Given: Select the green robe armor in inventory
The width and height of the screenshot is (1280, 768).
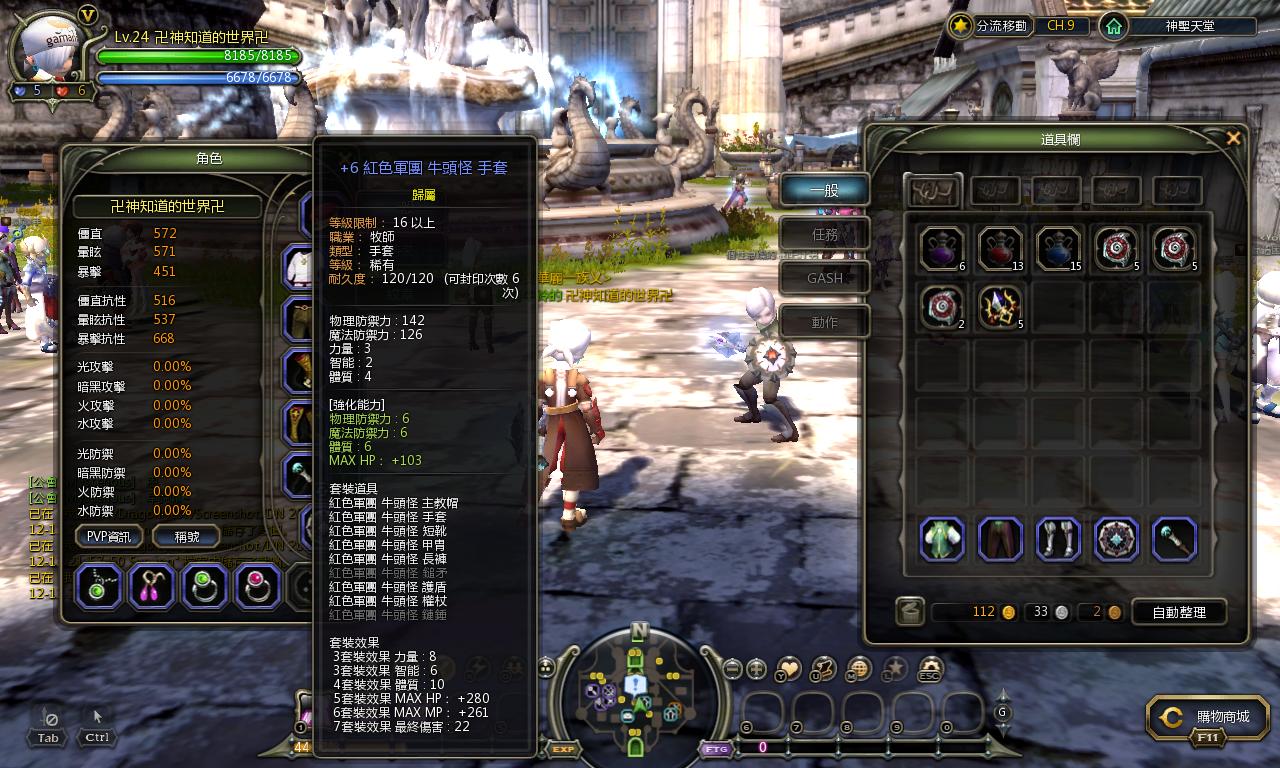Looking at the screenshot, I should (942, 539).
